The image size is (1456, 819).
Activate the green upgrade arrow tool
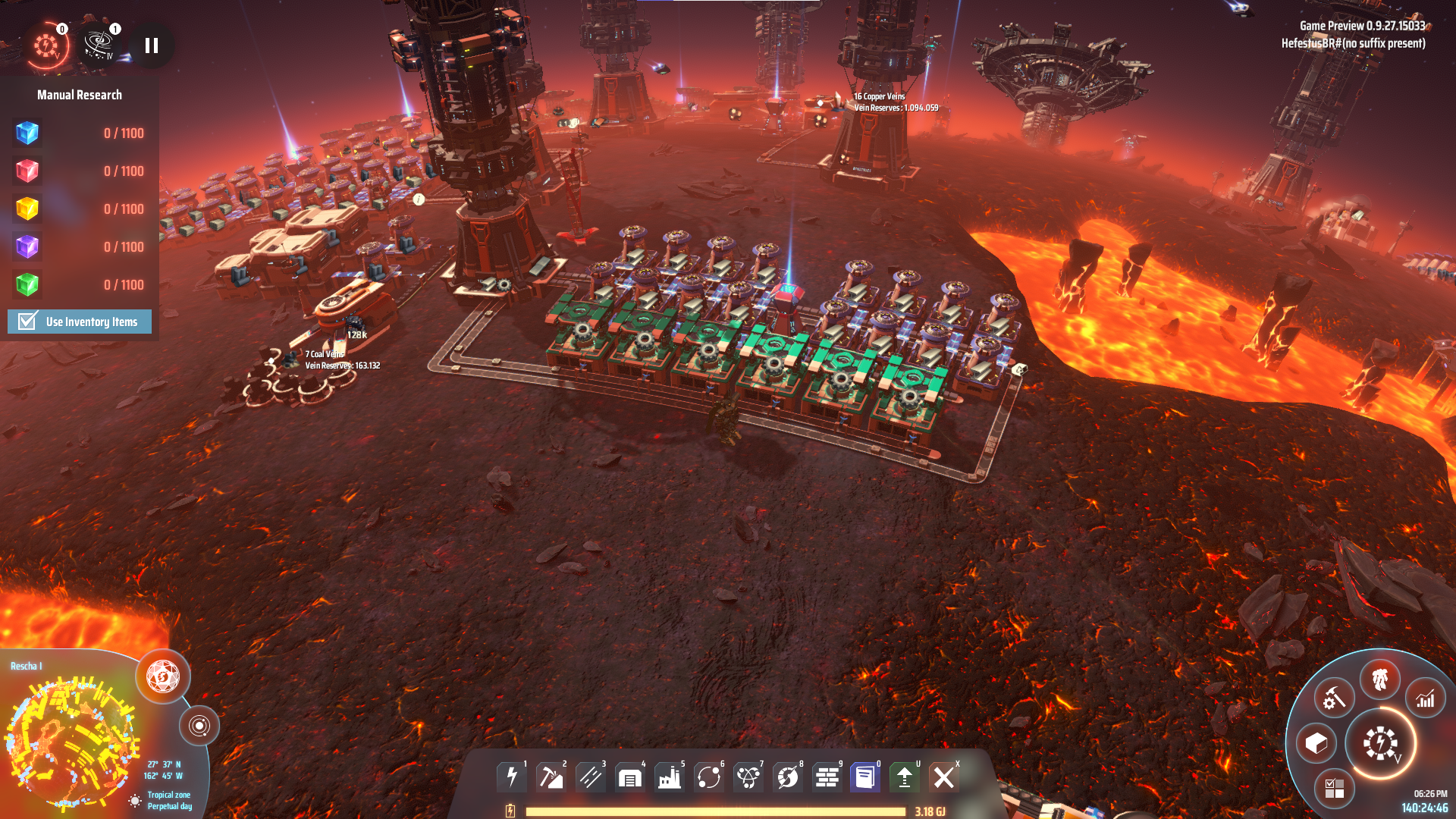coord(905,777)
